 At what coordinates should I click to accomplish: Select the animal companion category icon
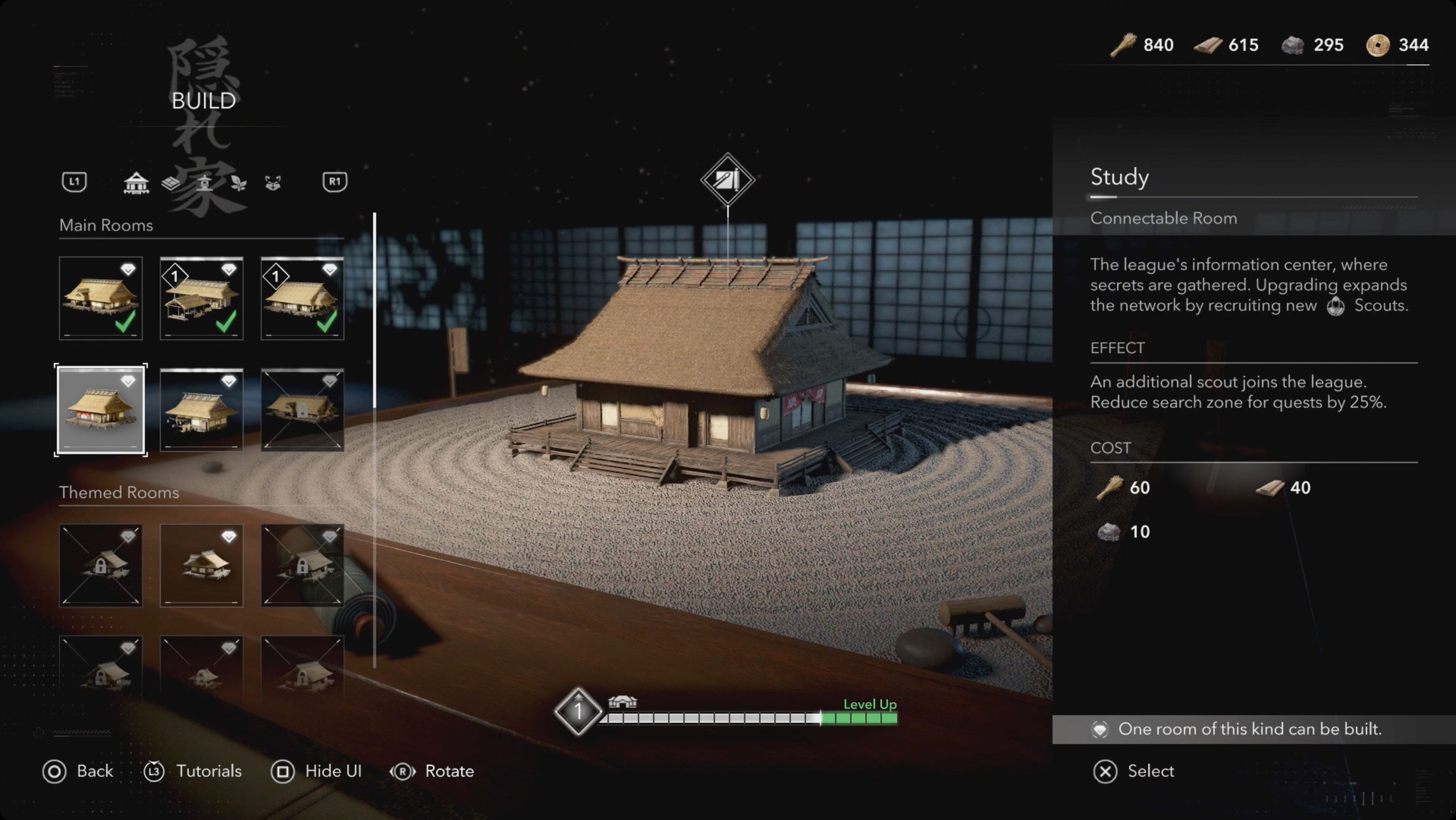click(x=273, y=183)
